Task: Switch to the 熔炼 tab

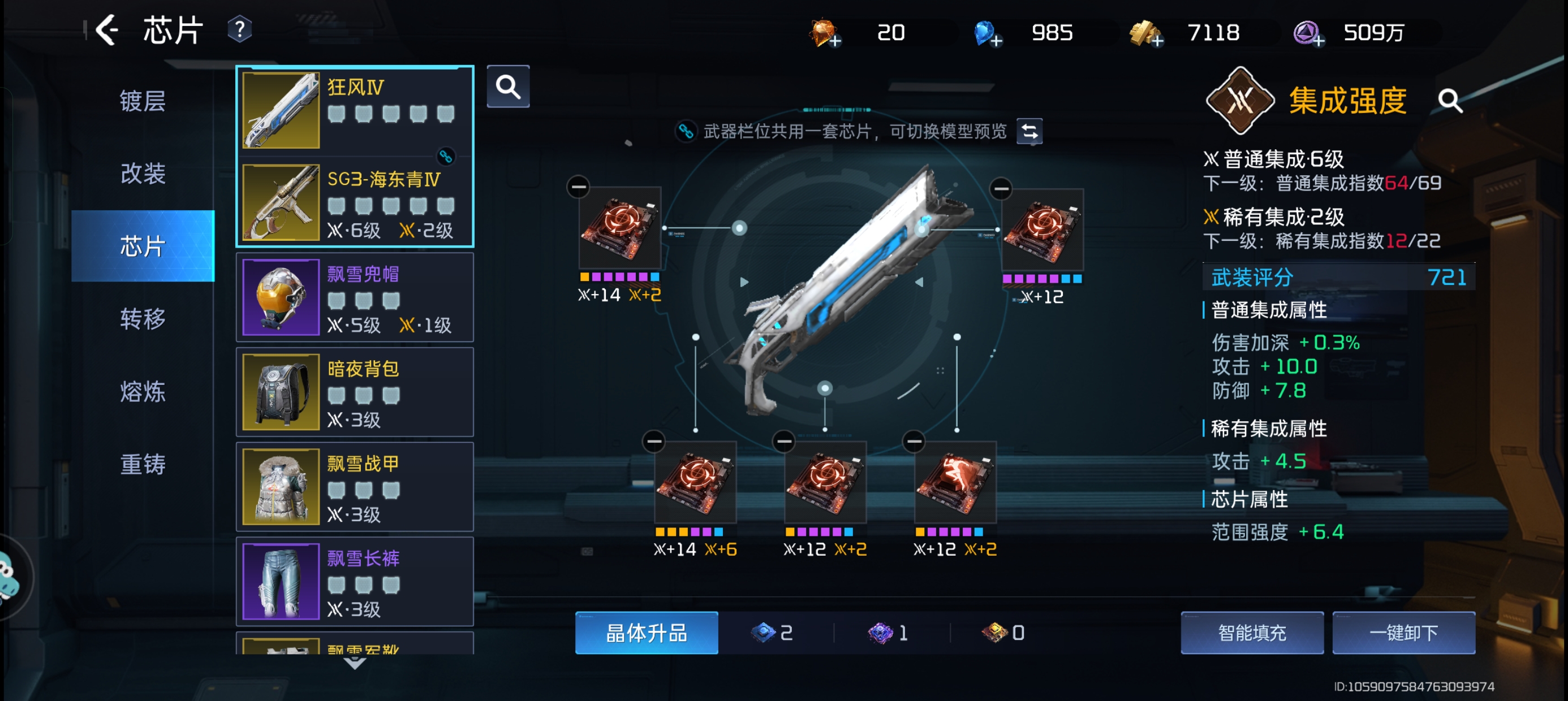Action: pos(143,391)
